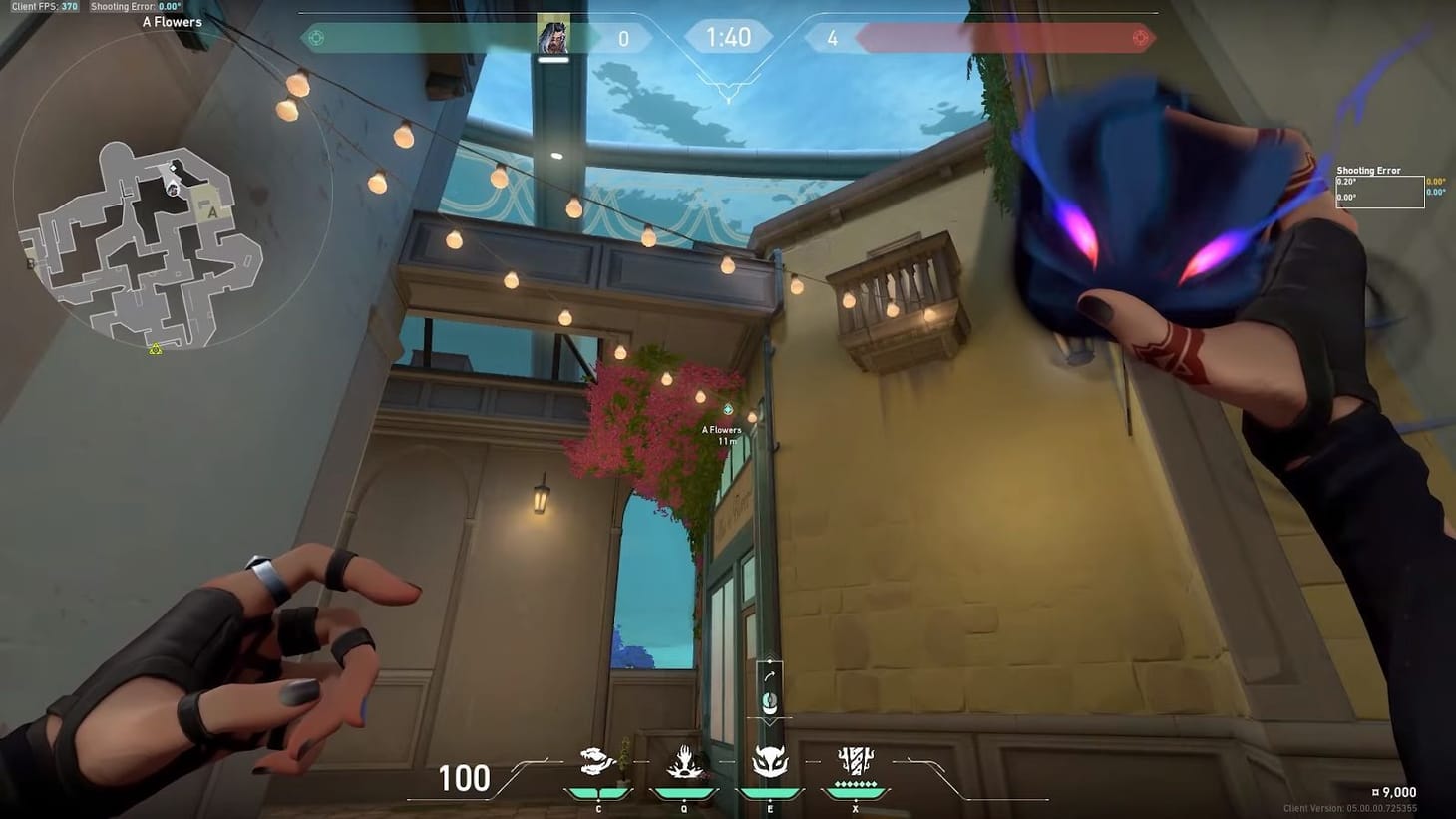Click the enemy team diamond icon right of score
This screenshot has width=1456, height=819.
pyautogui.click(x=1139, y=38)
